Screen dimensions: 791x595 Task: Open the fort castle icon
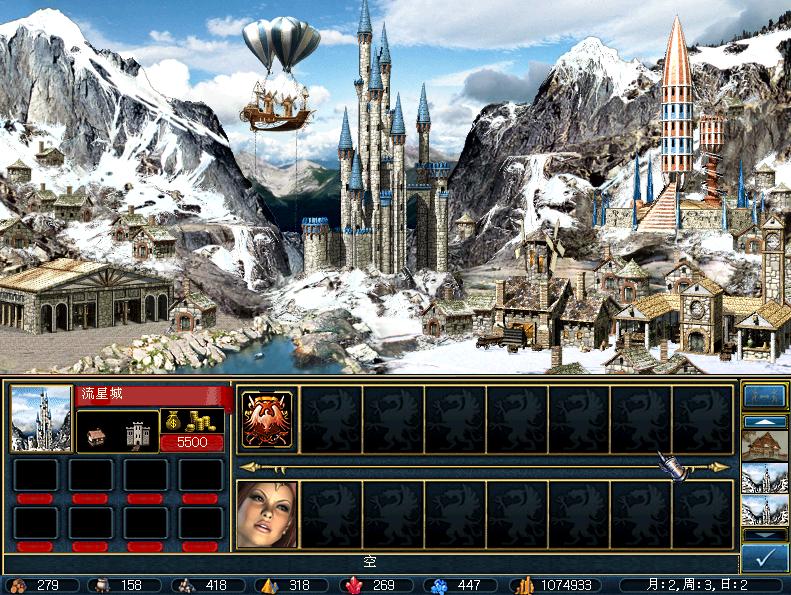pos(137,435)
